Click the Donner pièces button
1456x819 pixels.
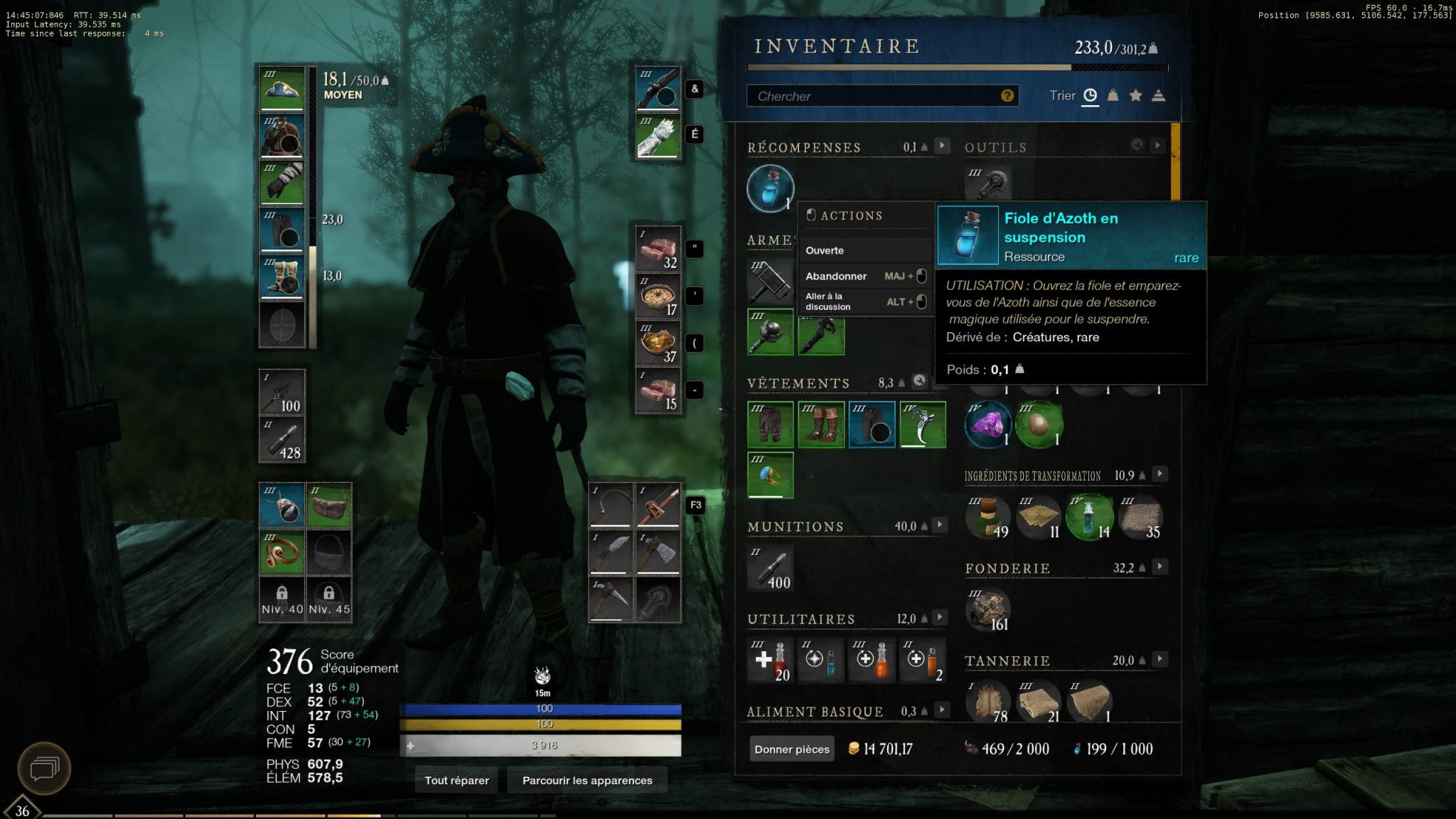tap(791, 749)
